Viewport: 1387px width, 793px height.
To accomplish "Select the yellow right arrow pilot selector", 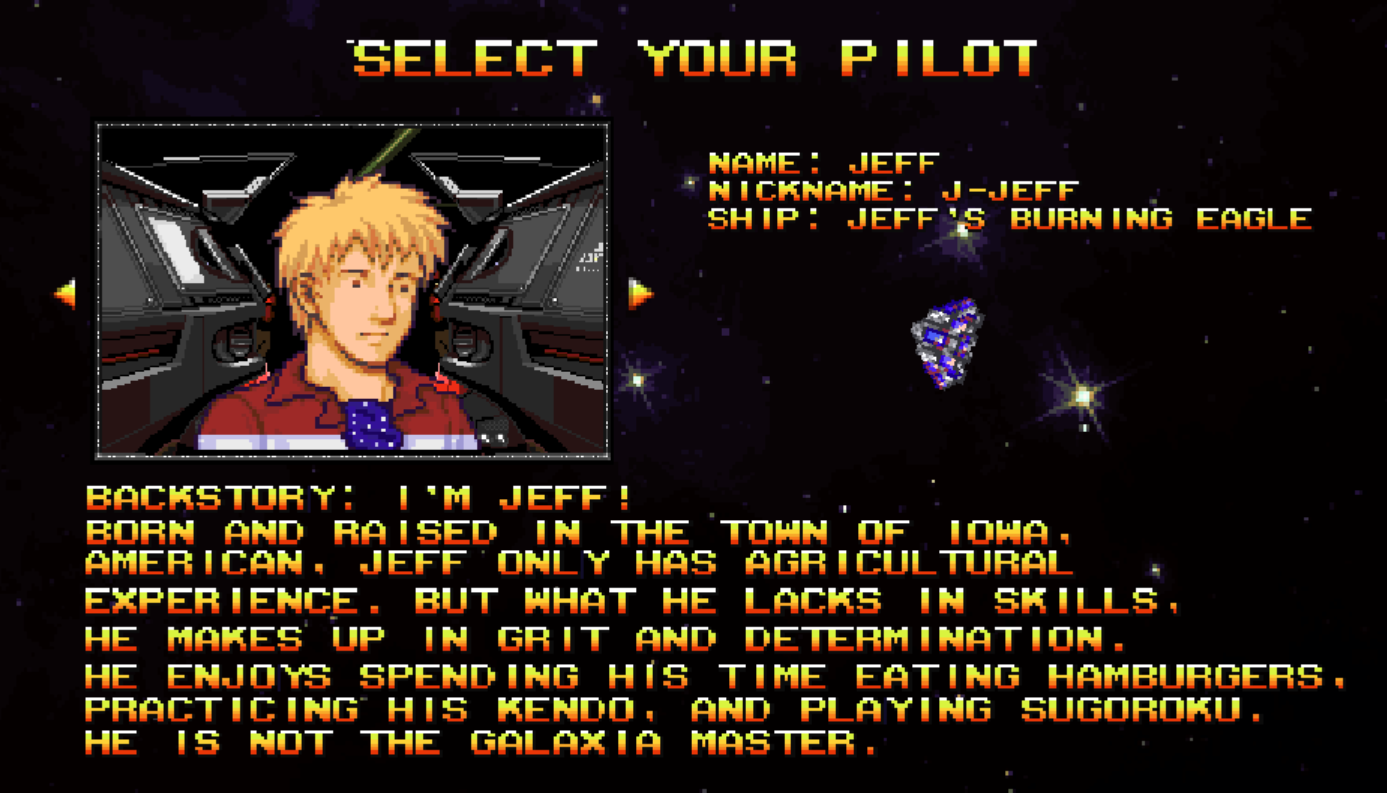I will coord(639,291).
